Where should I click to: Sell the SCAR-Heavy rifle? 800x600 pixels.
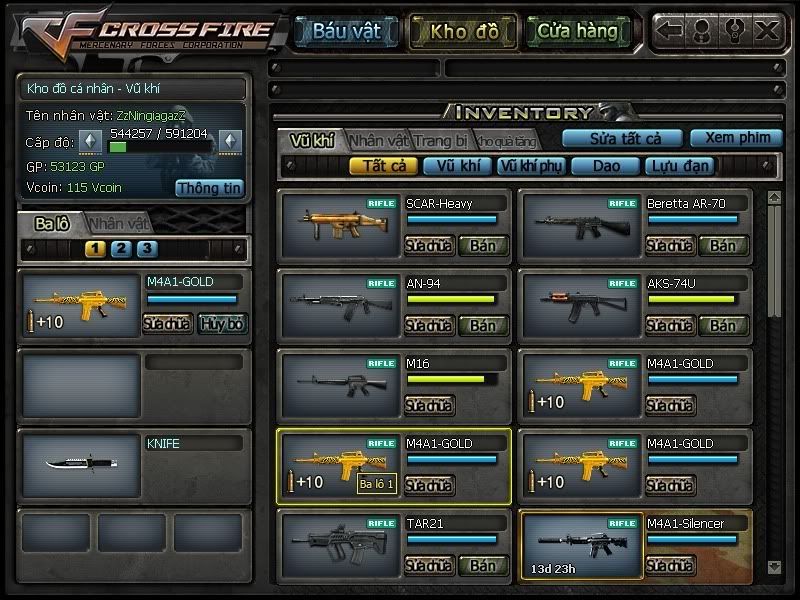point(483,245)
